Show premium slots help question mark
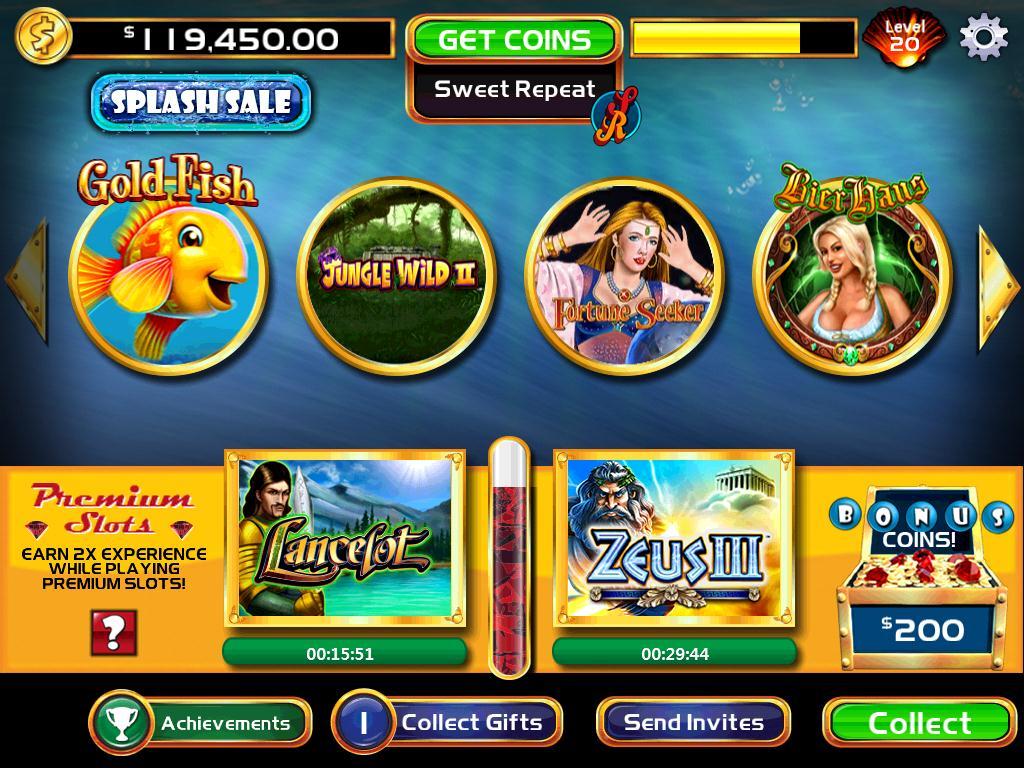This screenshot has width=1024, height=768. click(113, 632)
